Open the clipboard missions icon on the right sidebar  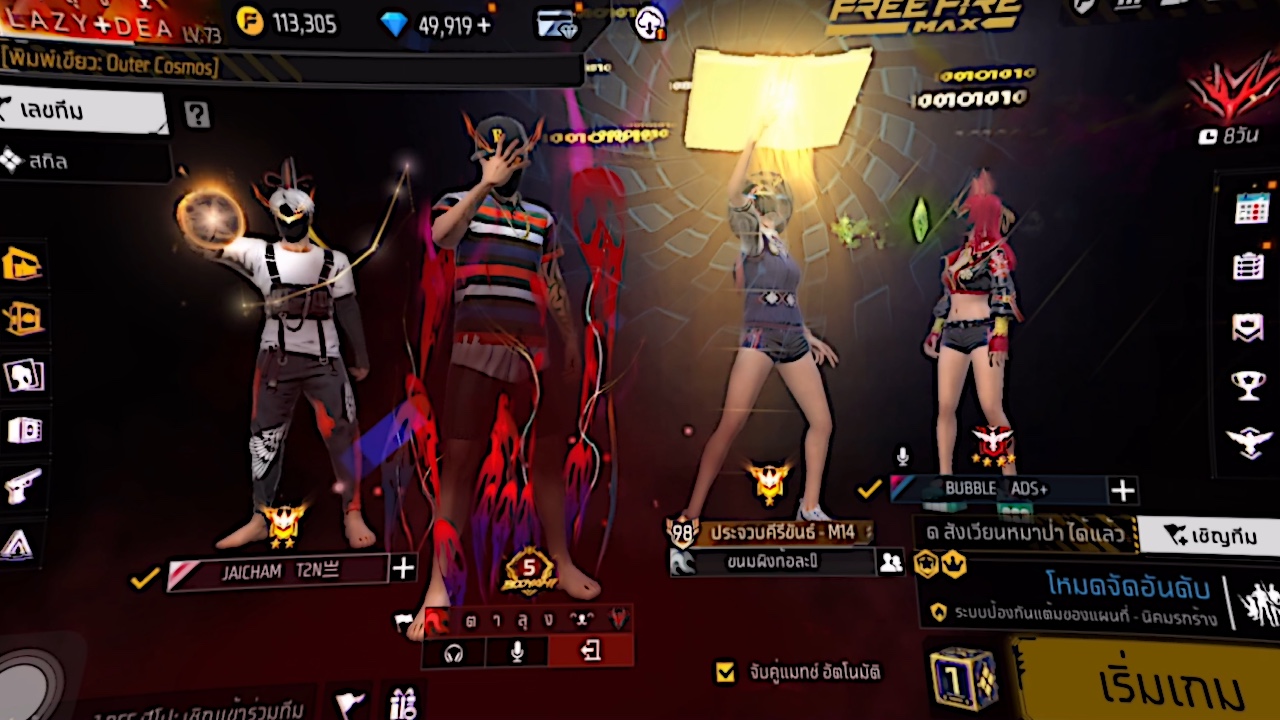(x=1249, y=265)
